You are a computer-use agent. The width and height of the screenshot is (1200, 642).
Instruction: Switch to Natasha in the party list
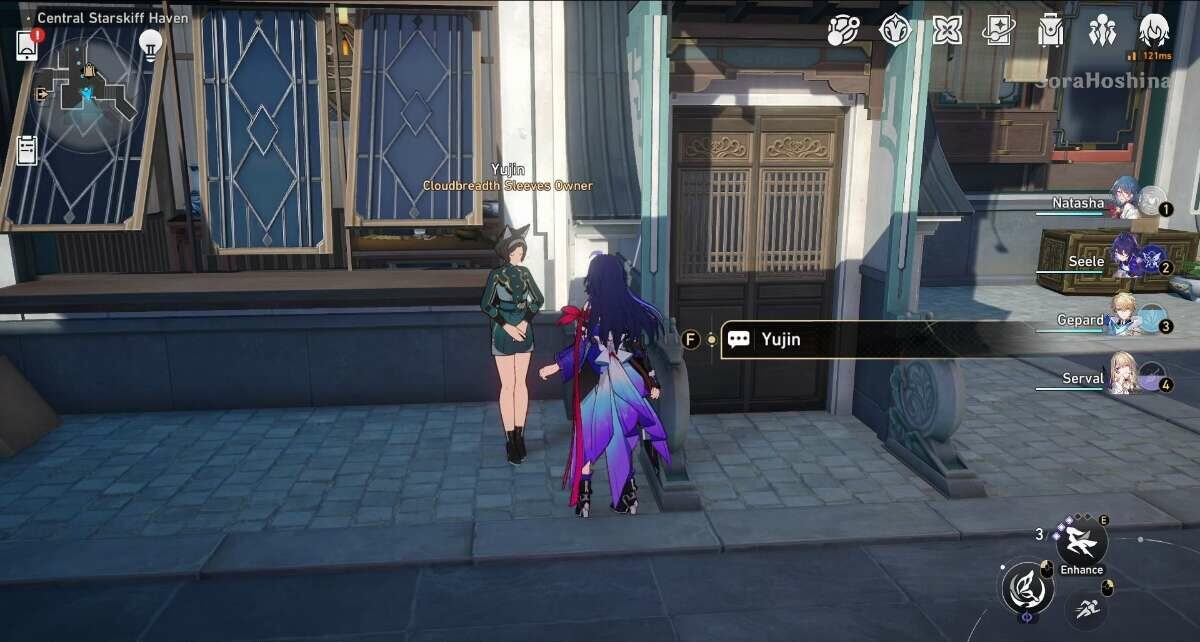[1125, 199]
